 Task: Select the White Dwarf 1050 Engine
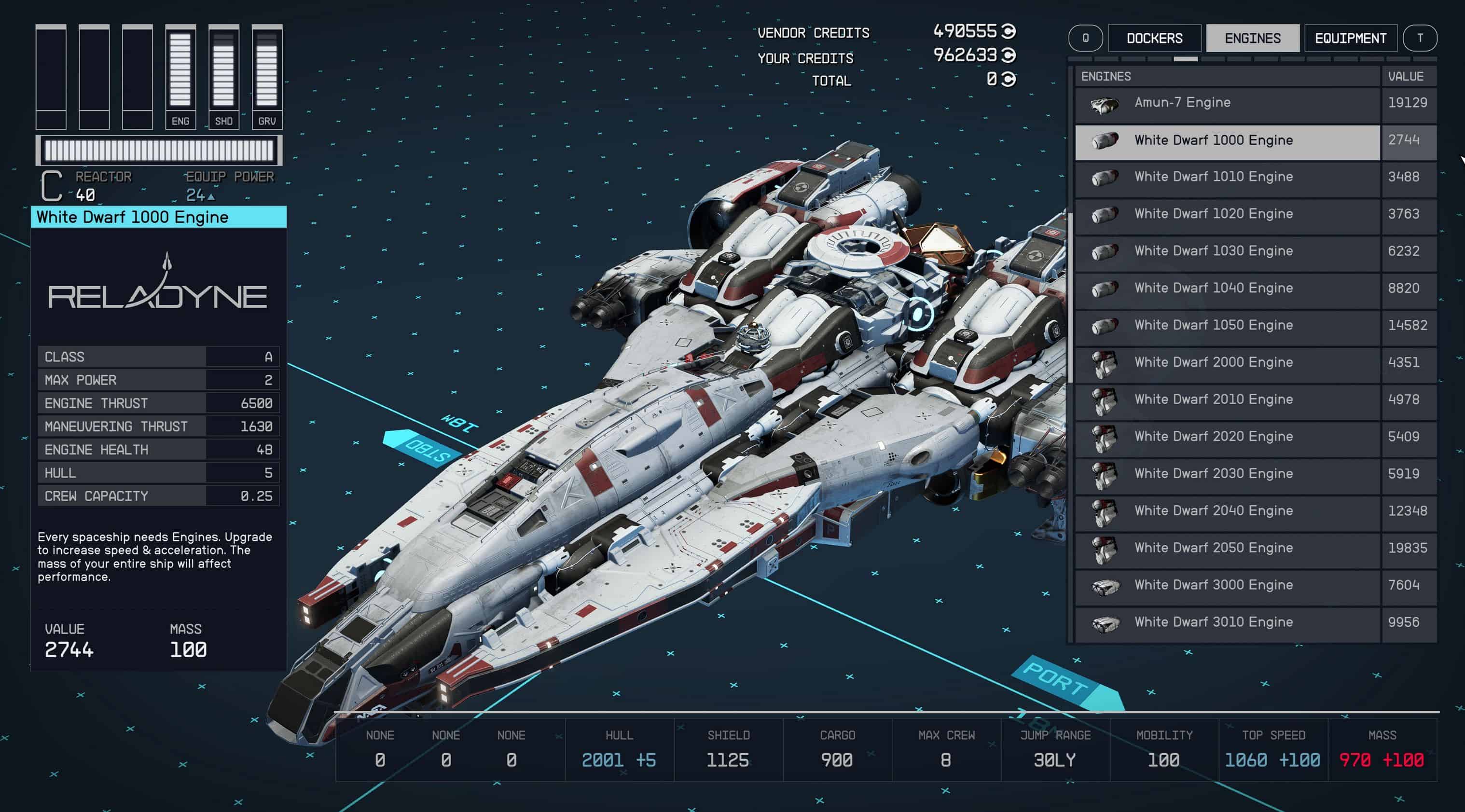pyautogui.click(x=1227, y=325)
